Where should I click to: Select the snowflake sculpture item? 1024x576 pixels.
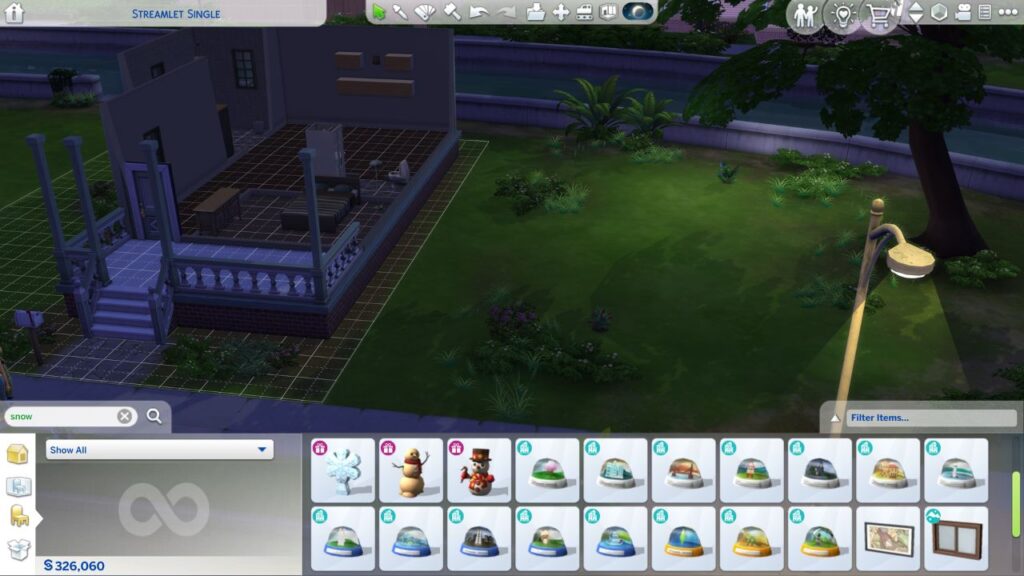coord(343,470)
